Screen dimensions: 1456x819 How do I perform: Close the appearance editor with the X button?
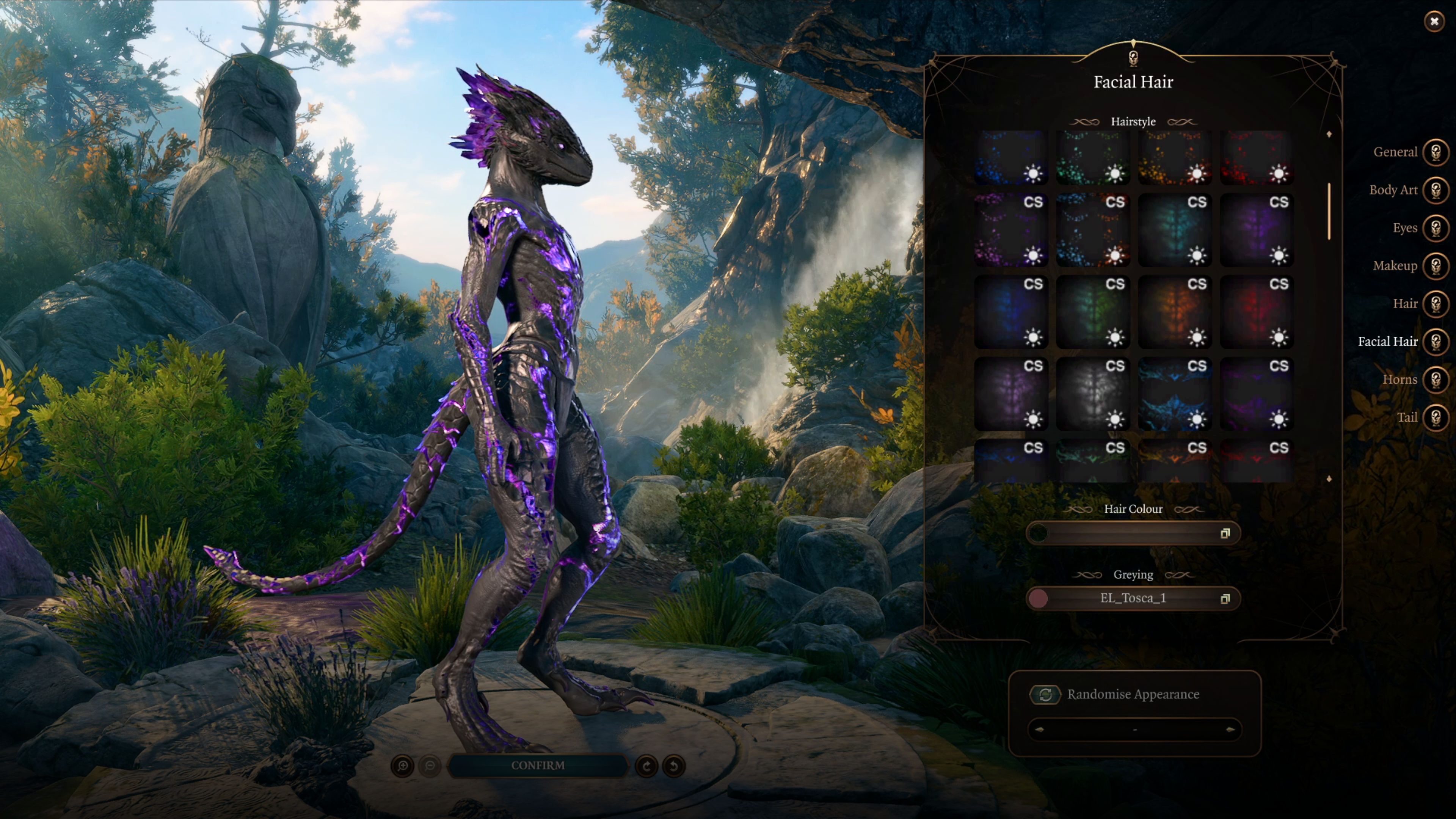point(1434,22)
